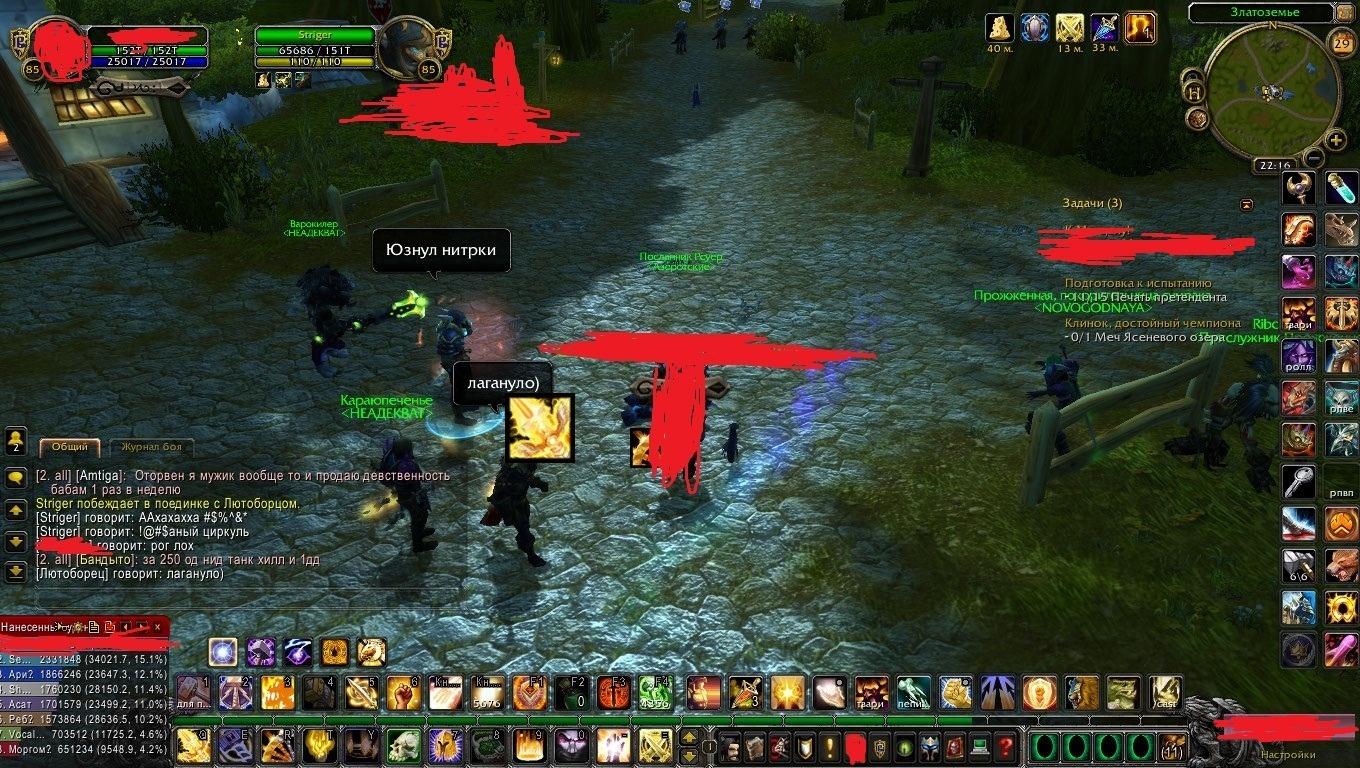Image resolution: width=1360 pixels, height=768 pixels.
Task: Open the chat speech bubble menu
Action: (15, 478)
